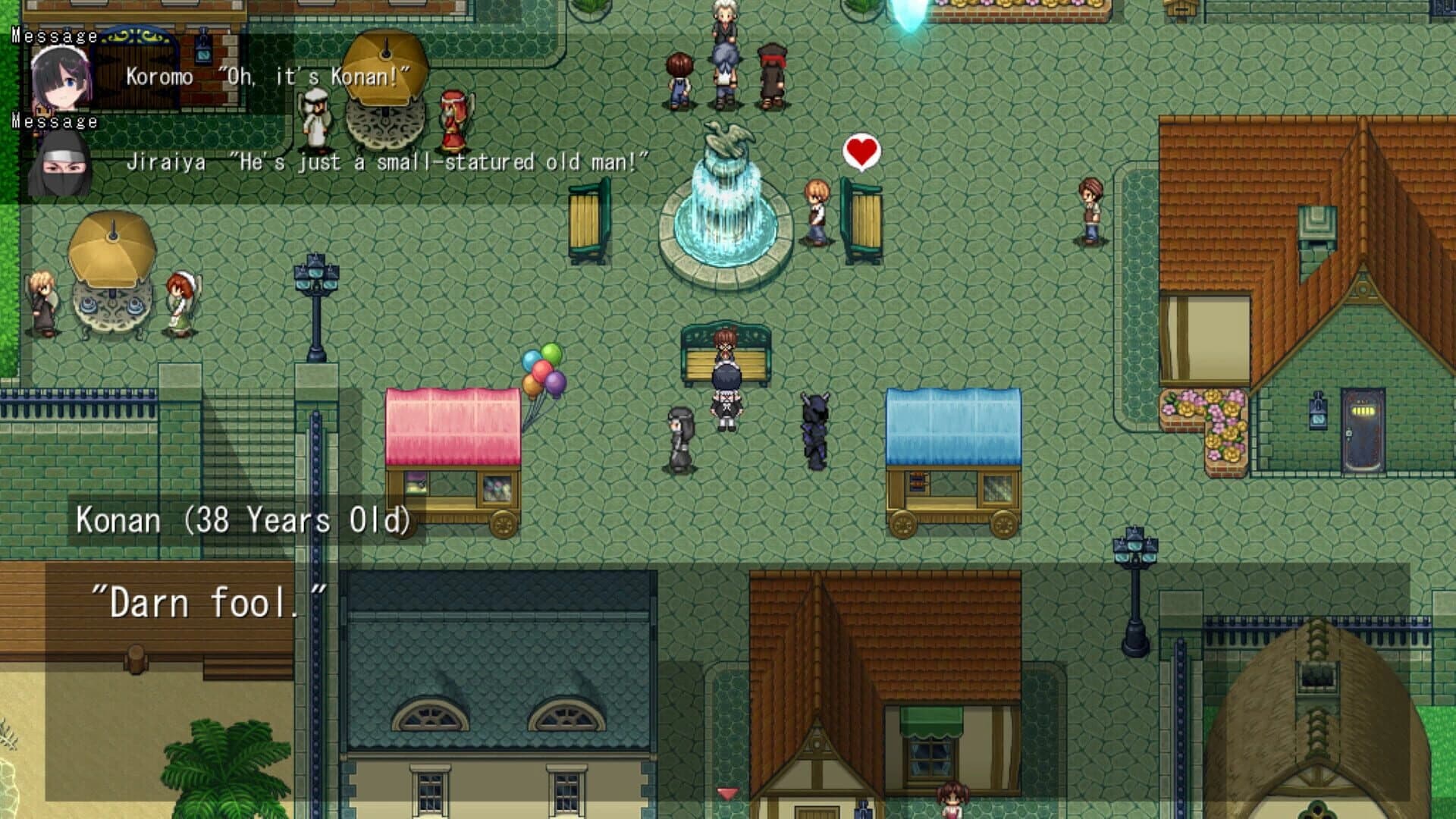
Task: Select the colorful balloon bunch
Action: pyautogui.click(x=543, y=372)
